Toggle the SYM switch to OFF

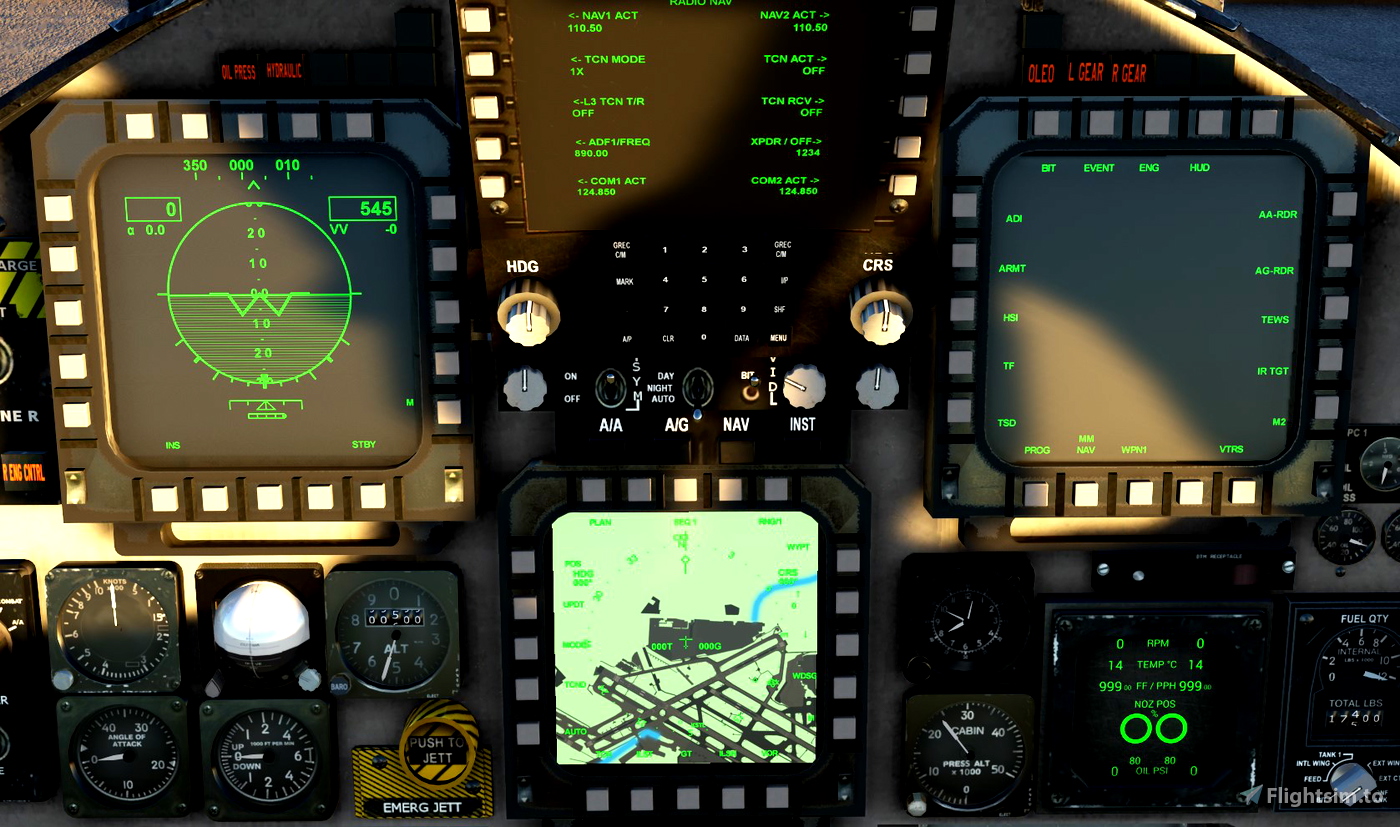coord(608,392)
